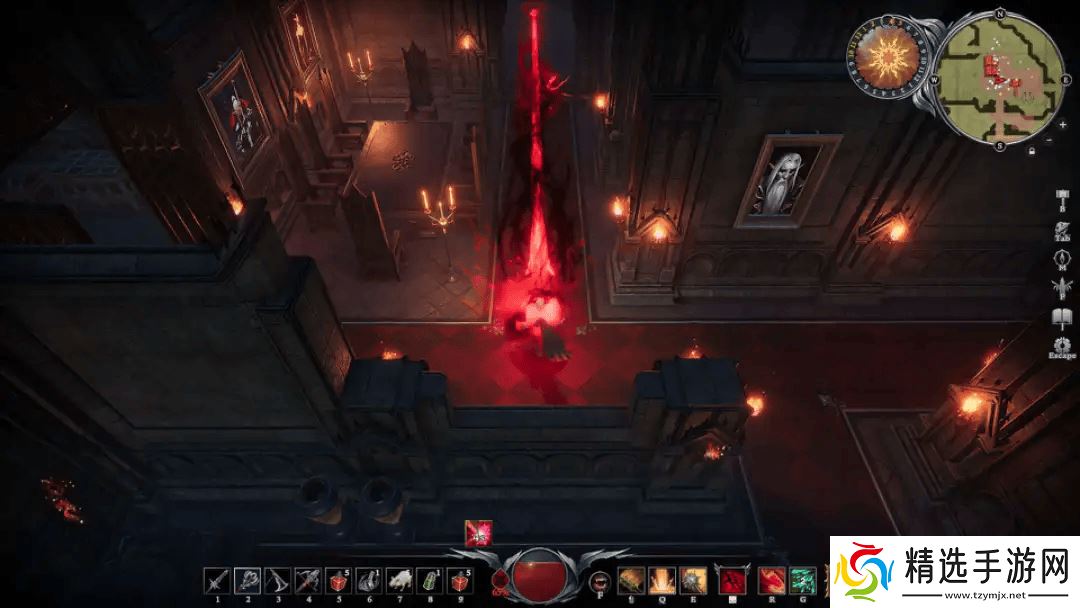This screenshot has width=1080, height=608.
Task: Activate the R ability with the red slash
Action: (x=771, y=580)
